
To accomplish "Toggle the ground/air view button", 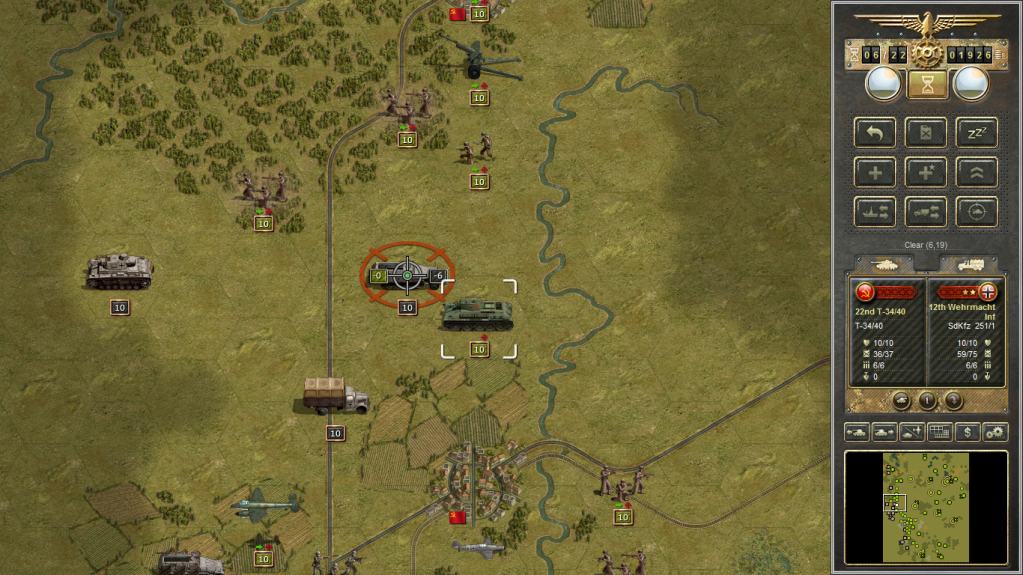I will pyautogui.click(x=912, y=432).
